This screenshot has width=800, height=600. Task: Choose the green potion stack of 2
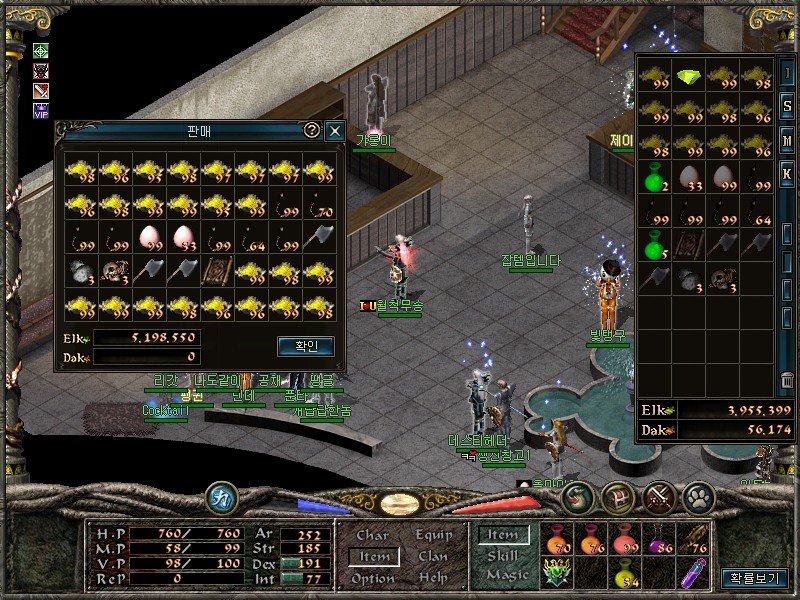pos(655,179)
